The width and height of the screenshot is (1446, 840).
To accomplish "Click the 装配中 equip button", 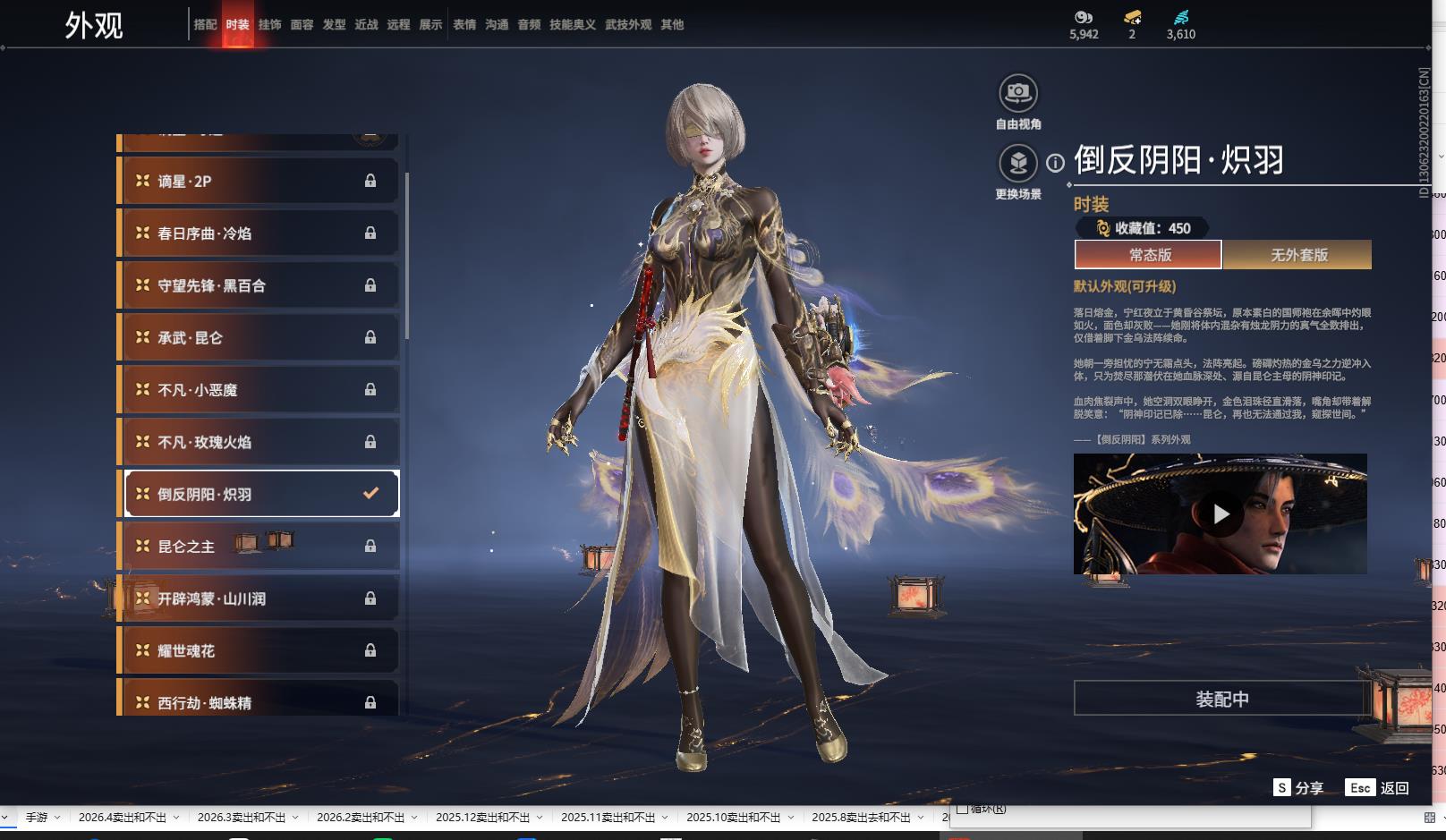I will 1221,699.
